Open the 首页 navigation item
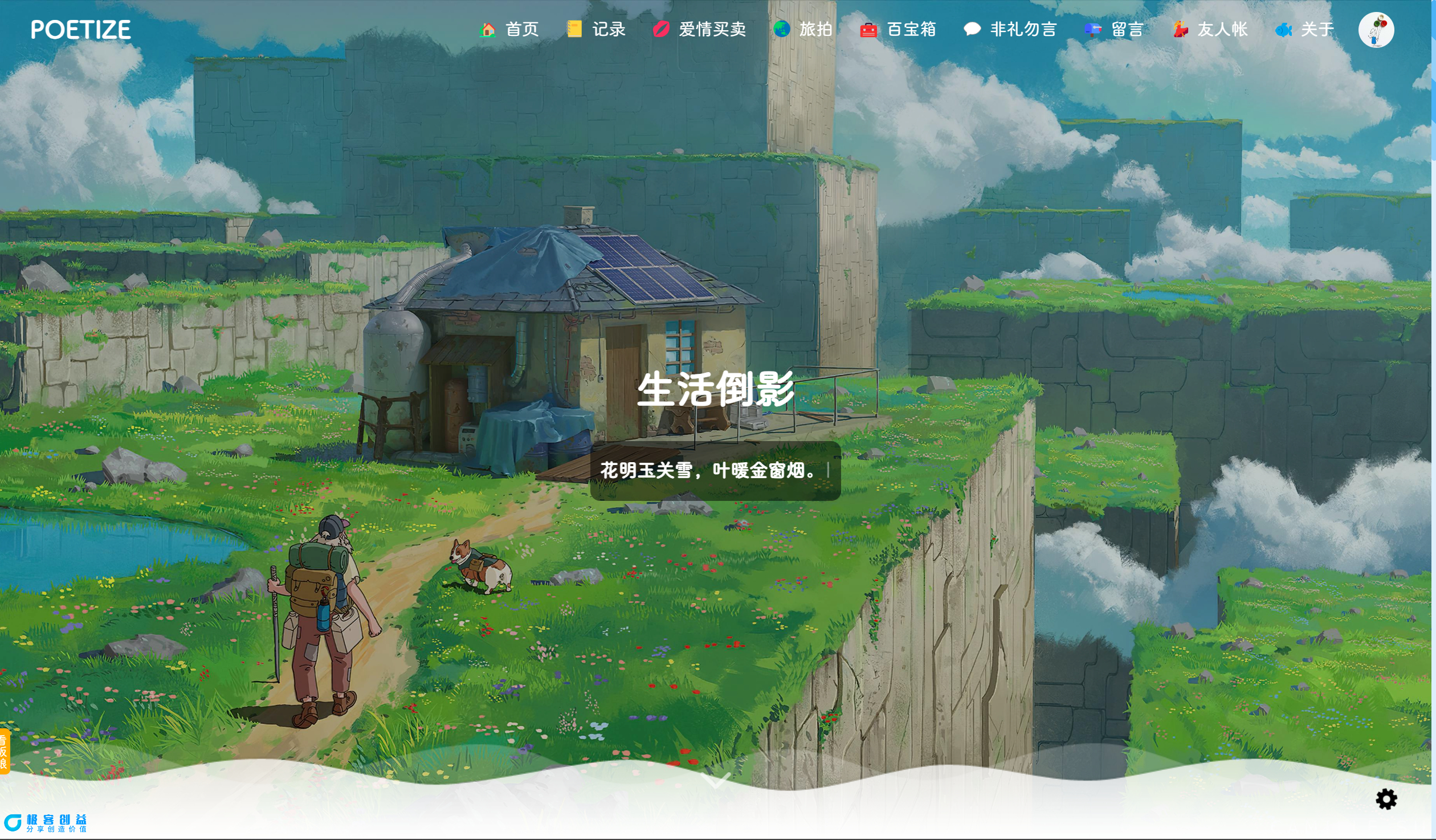Image resolution: width=1436 pixels, height=840 pixels. [x=522, y=30]
